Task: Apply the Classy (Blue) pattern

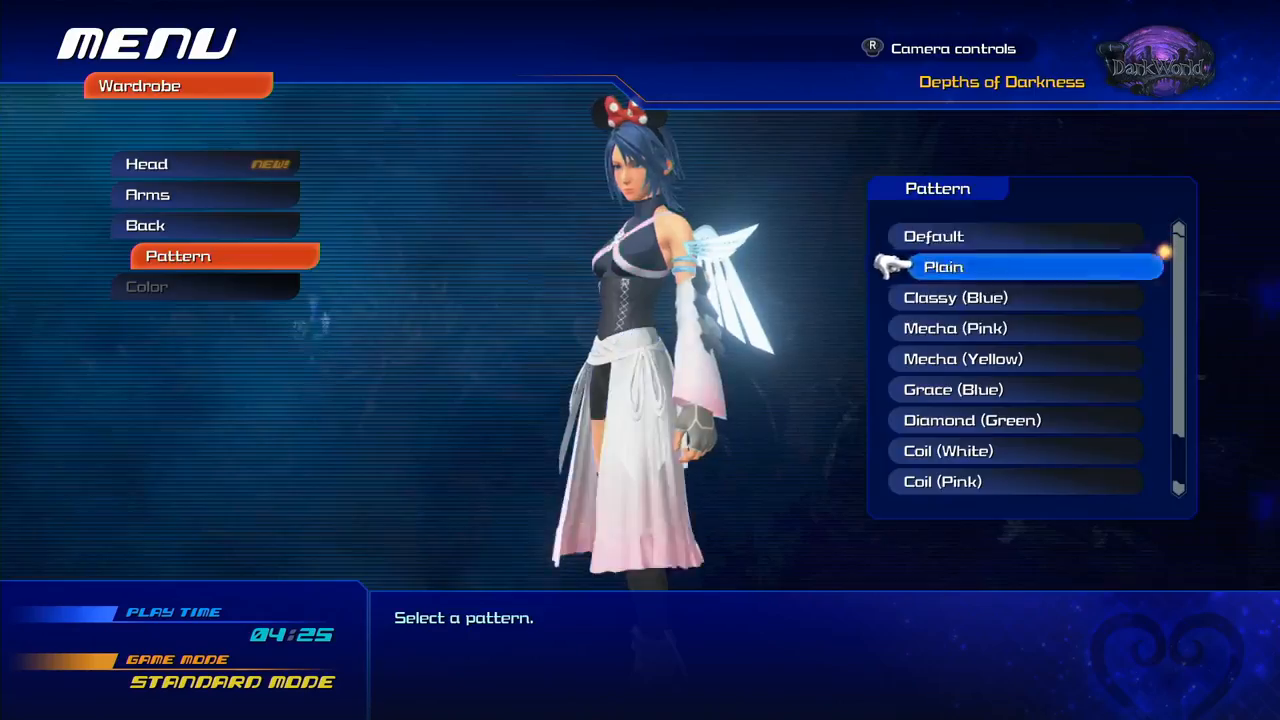Action: (1015, 298)
